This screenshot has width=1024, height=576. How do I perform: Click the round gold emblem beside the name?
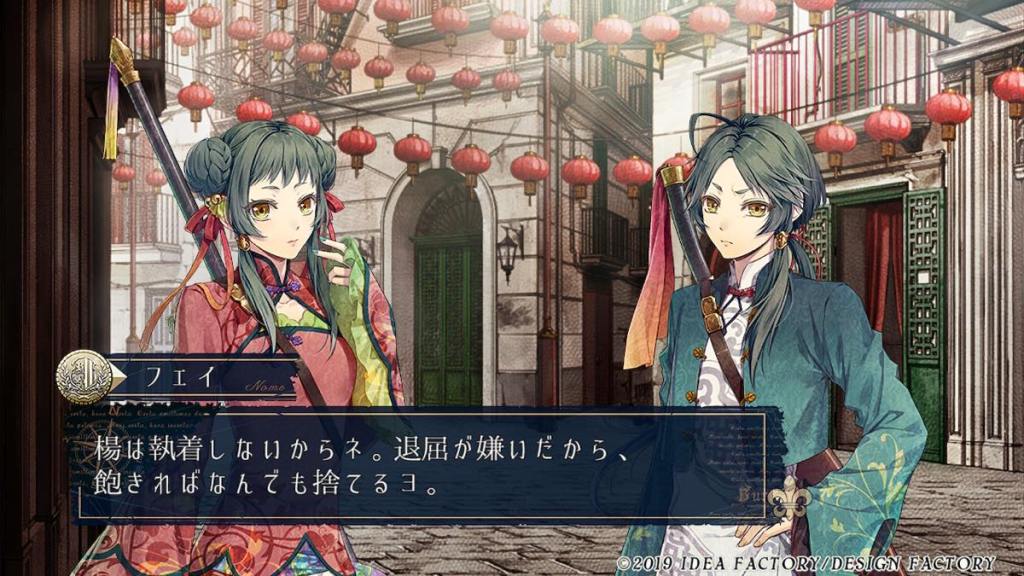click(84, 377)
